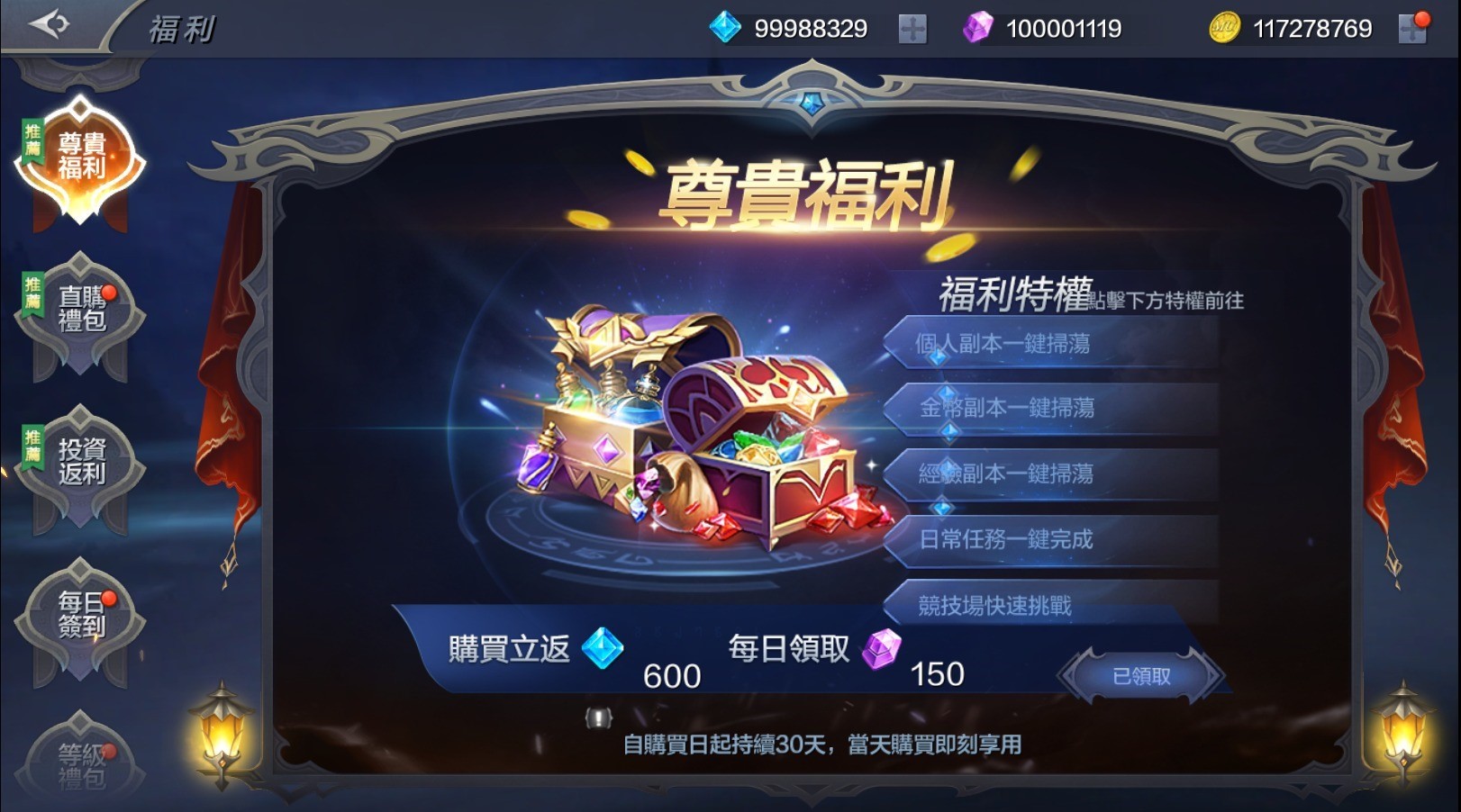Viewport: 1461px width, 812px height.
Task: Click 經驗副本一鍵掃蕩 privilege entry
Action: (x=1054, y=475)
